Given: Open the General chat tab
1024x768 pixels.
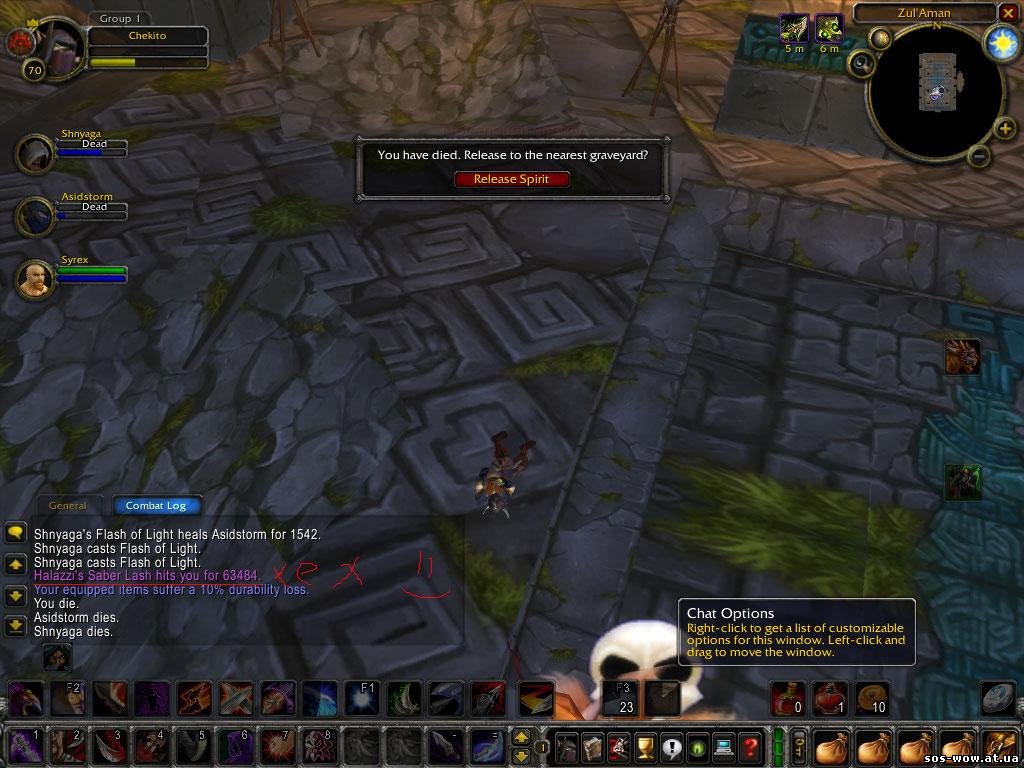Looking at the screenshot, I should (x=68, y=506).
